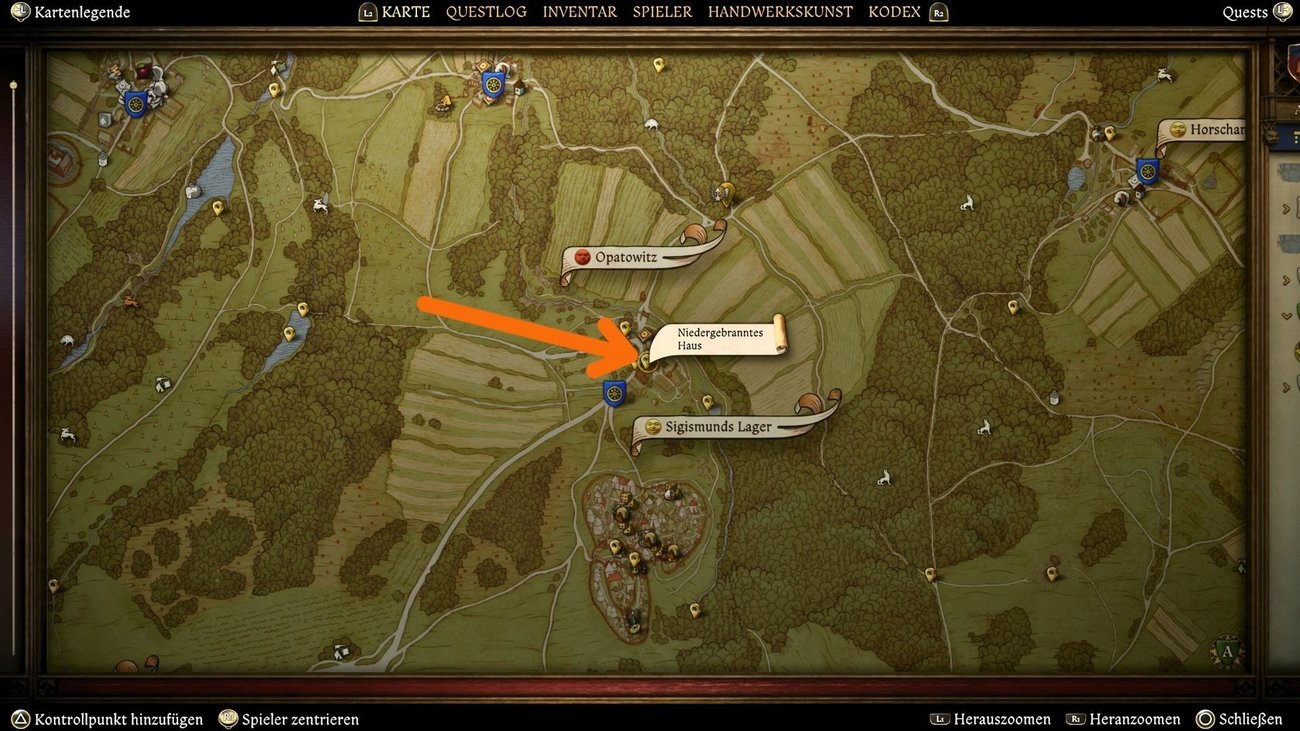Viewport: 1300px width, 731px height.
Task: Select a deer icon in the eastern forest
Action: [984, 426]
